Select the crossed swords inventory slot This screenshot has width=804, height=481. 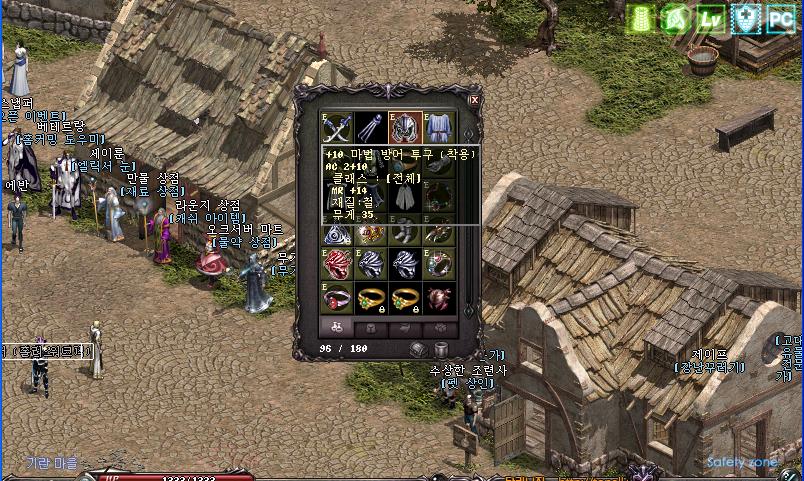[x=337, y=127]
